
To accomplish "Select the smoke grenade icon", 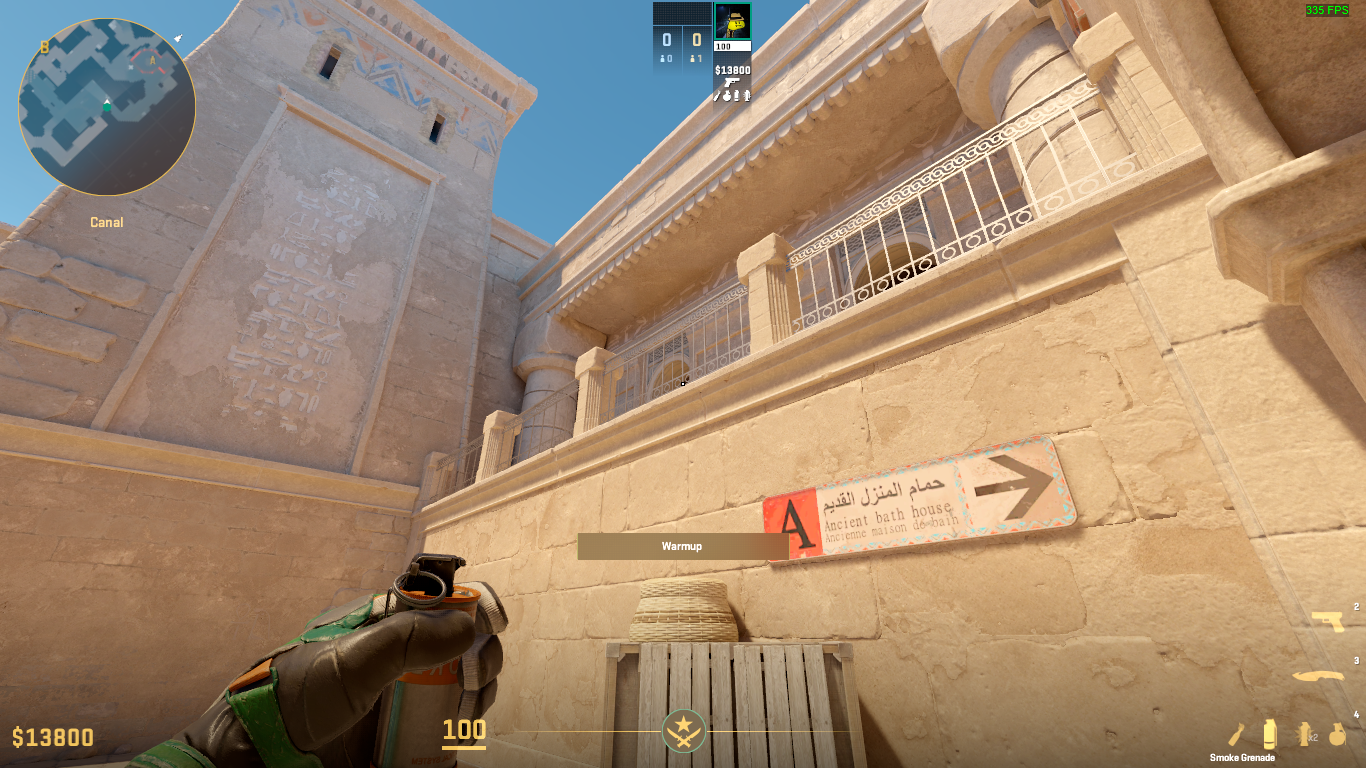I will (x=1269, y=734).
